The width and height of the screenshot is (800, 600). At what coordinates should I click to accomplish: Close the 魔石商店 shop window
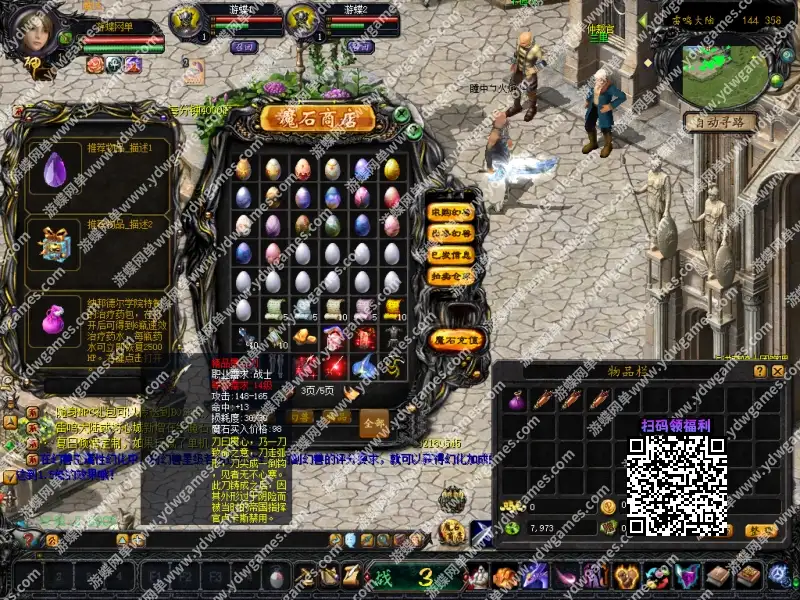(x=400, y=114)
